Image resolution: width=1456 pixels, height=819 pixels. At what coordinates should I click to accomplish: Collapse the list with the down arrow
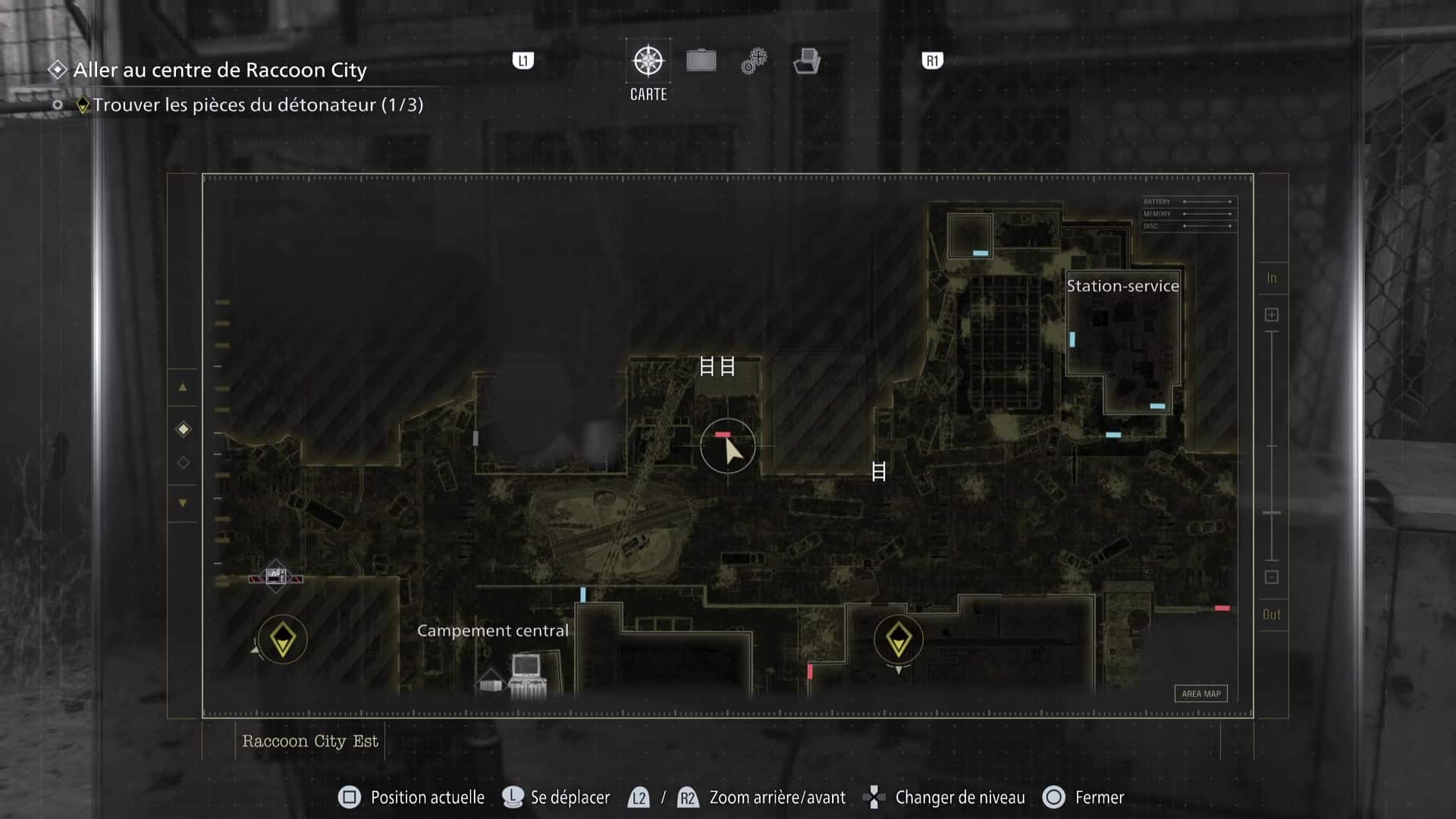pos(182,503)
